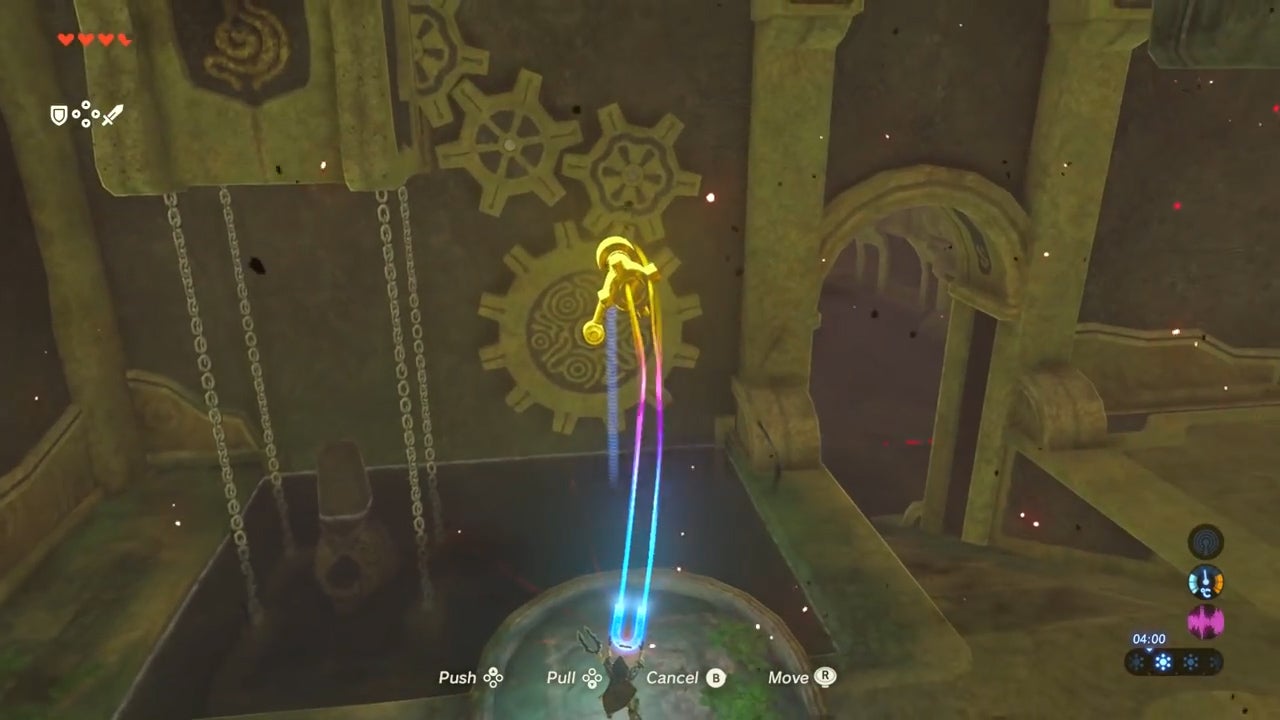Click the D-pad weapon-switch icon top-left
Screen dimensions: 1280x720
pyautogui.click(x=88, y=115)
